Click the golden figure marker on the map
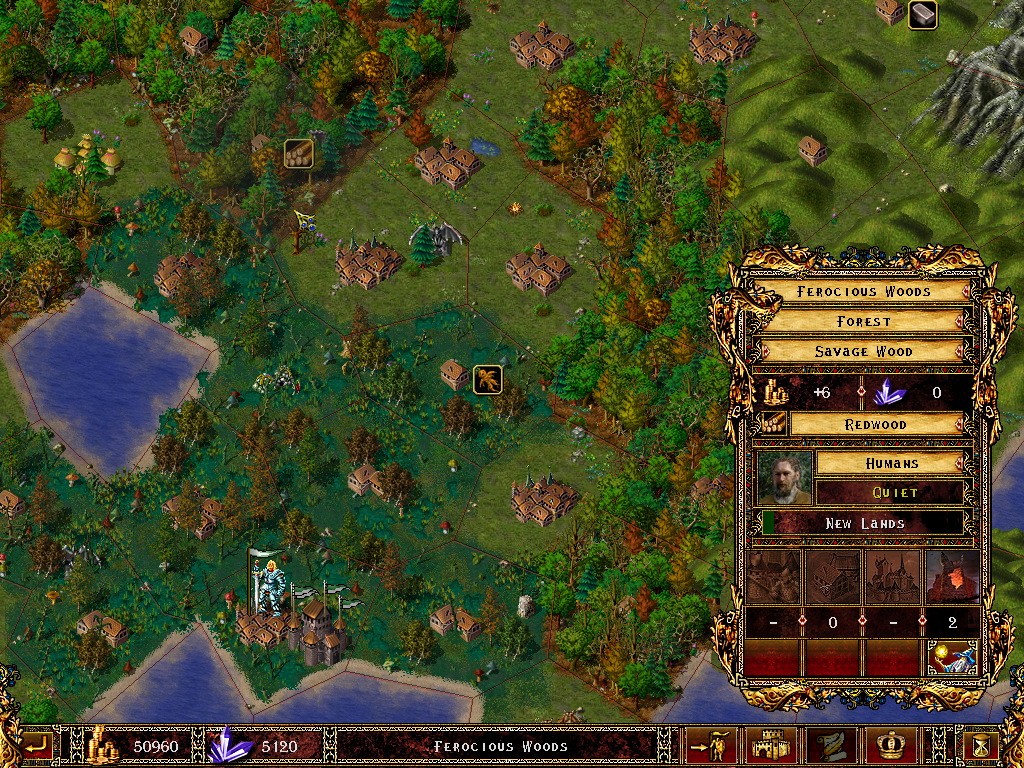This screenshot has height=768, width=1024. coord(487,379)
